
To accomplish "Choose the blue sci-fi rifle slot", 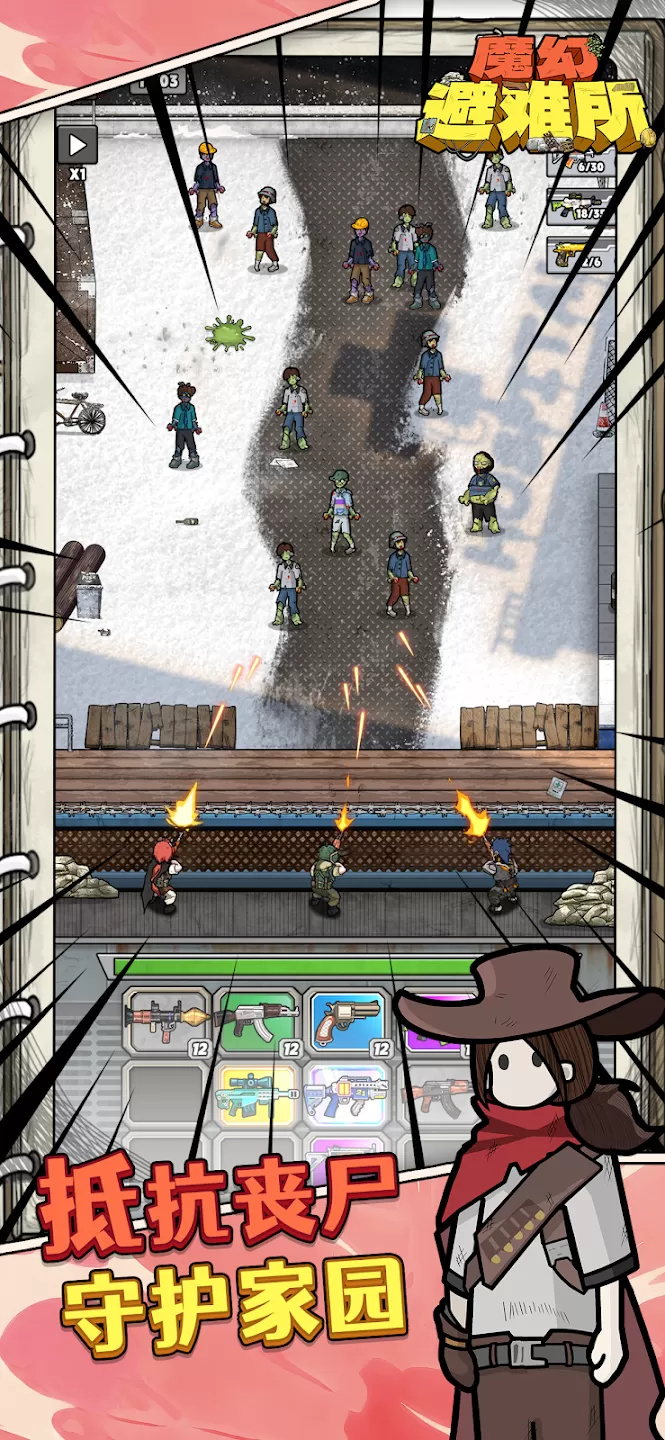I will 346,1092.
